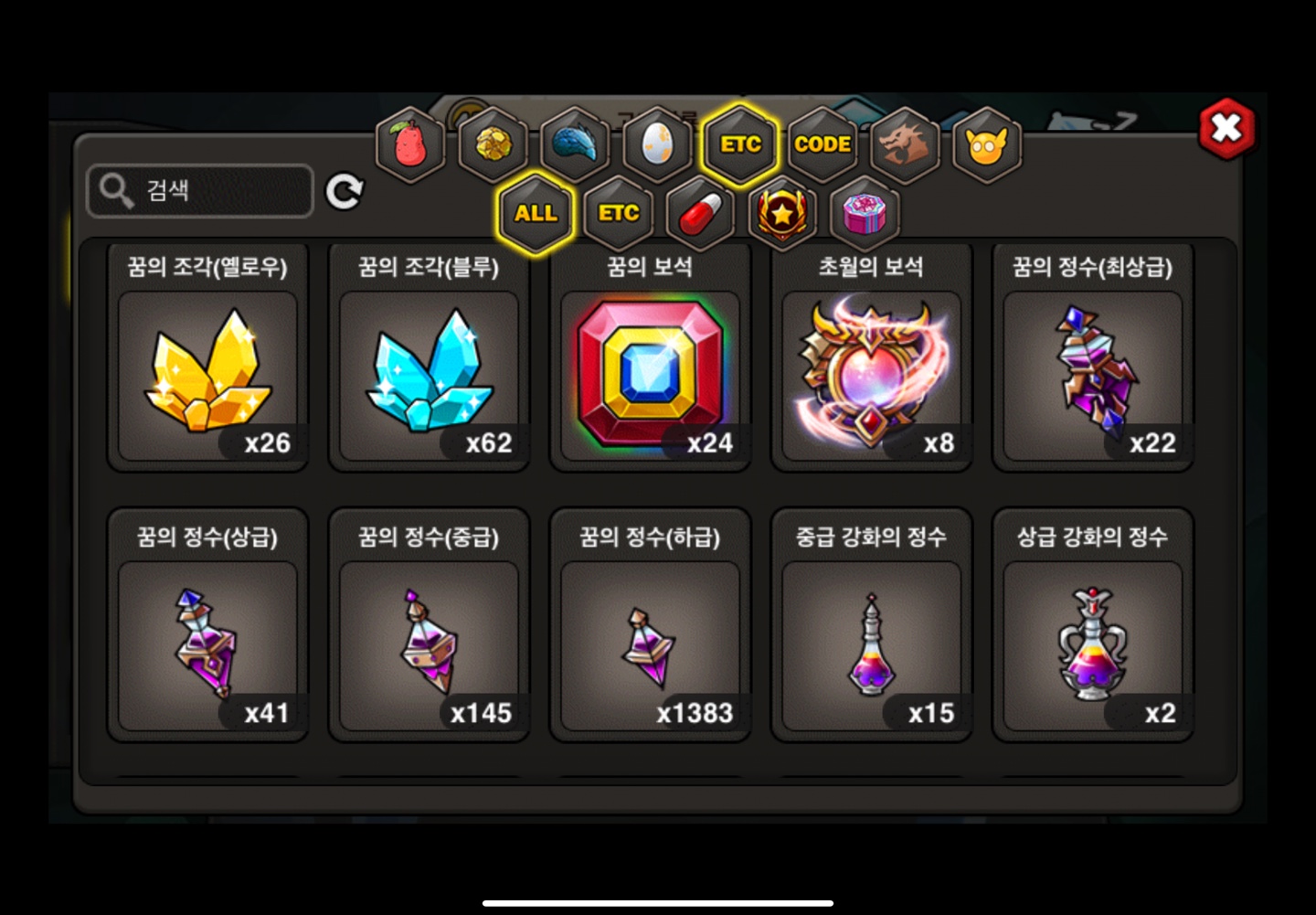
Task: Close the inventory with the red X
Action: click(x=1226, y=129)
